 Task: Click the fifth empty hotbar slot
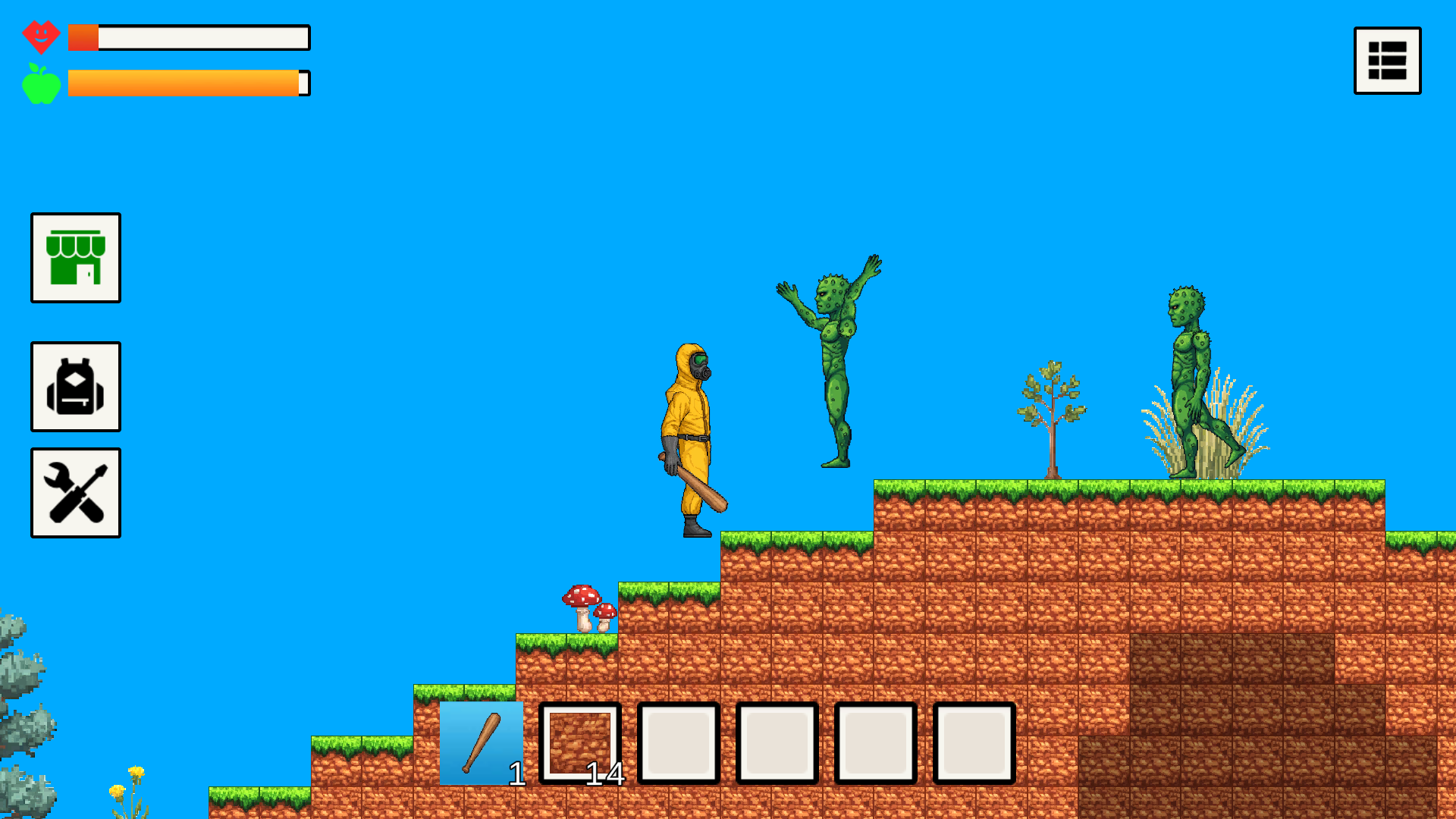[876, 742]
